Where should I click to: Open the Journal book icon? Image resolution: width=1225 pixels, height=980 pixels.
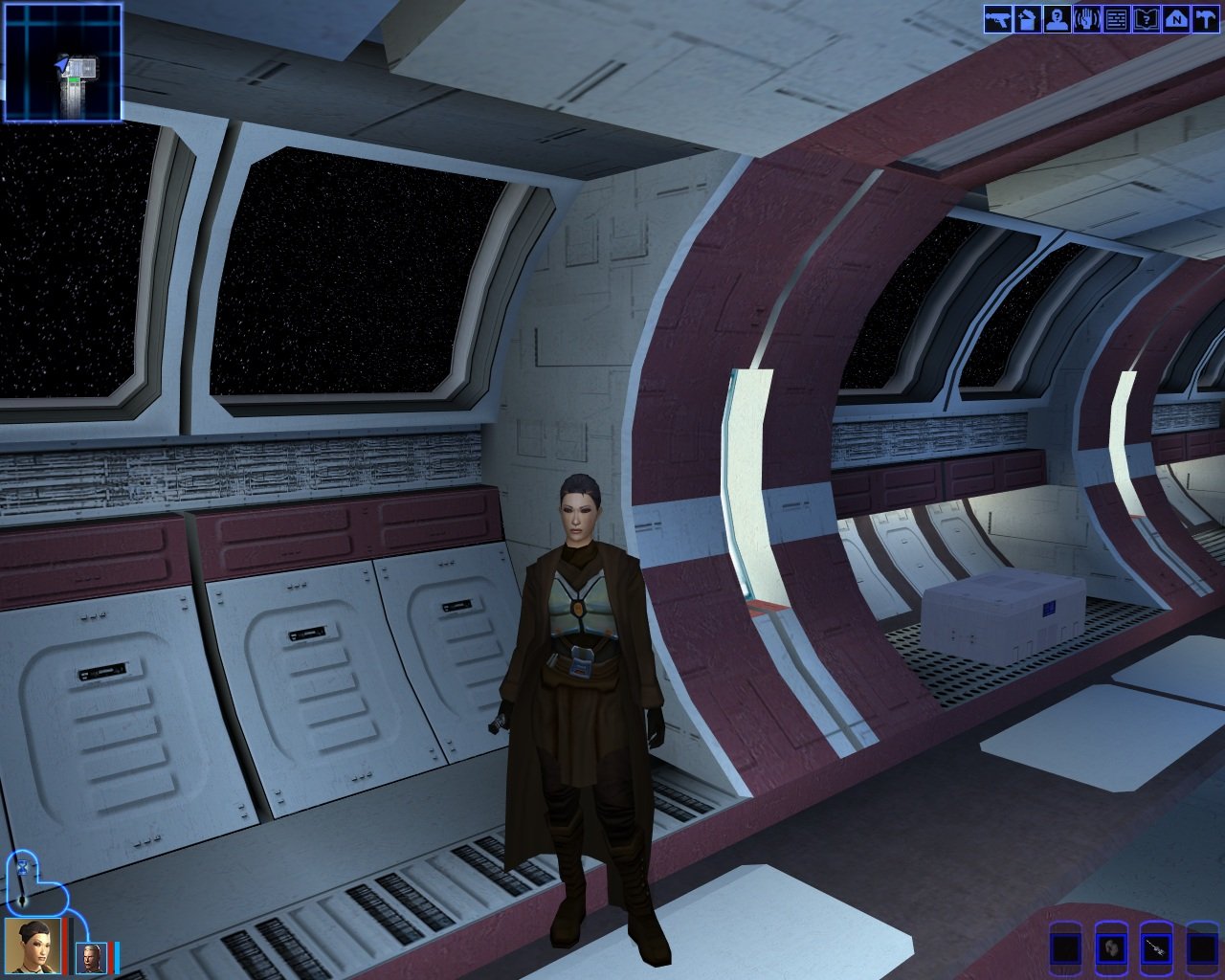[x=1147, y=18]
